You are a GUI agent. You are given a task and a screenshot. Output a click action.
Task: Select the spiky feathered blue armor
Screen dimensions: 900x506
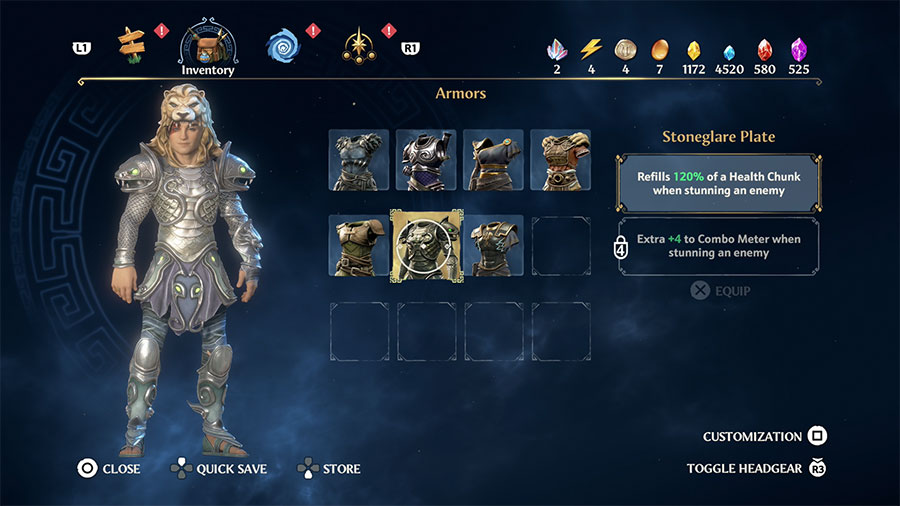click(x=359, y=160)
